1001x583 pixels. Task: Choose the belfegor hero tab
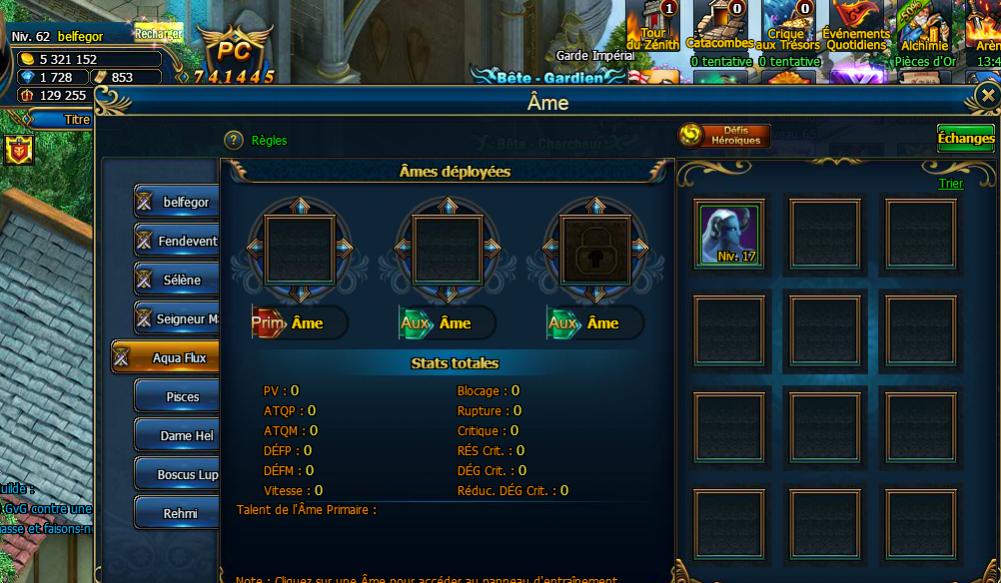[180, 202]
